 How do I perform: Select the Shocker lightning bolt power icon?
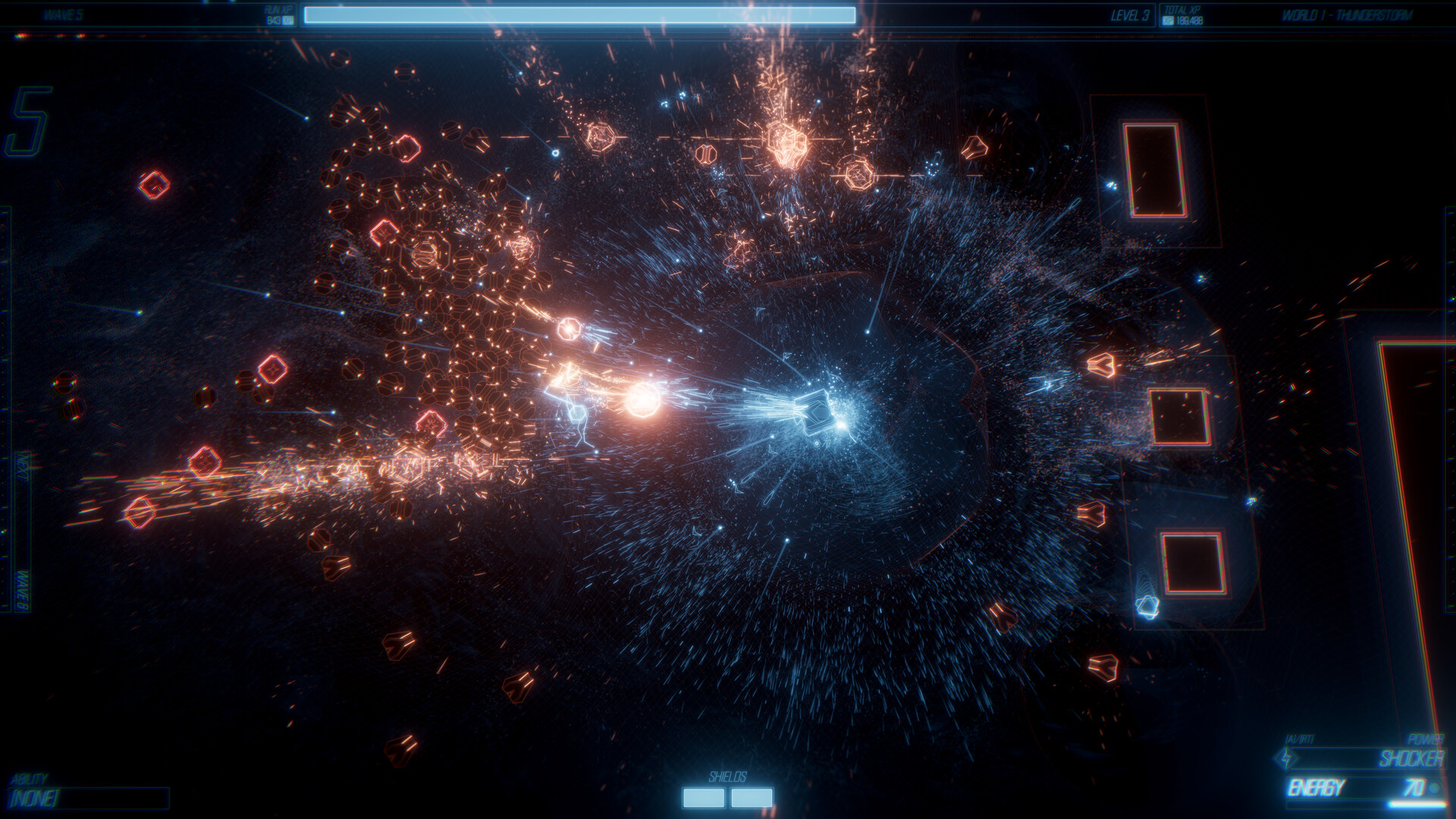click(x=1285, y=759)
